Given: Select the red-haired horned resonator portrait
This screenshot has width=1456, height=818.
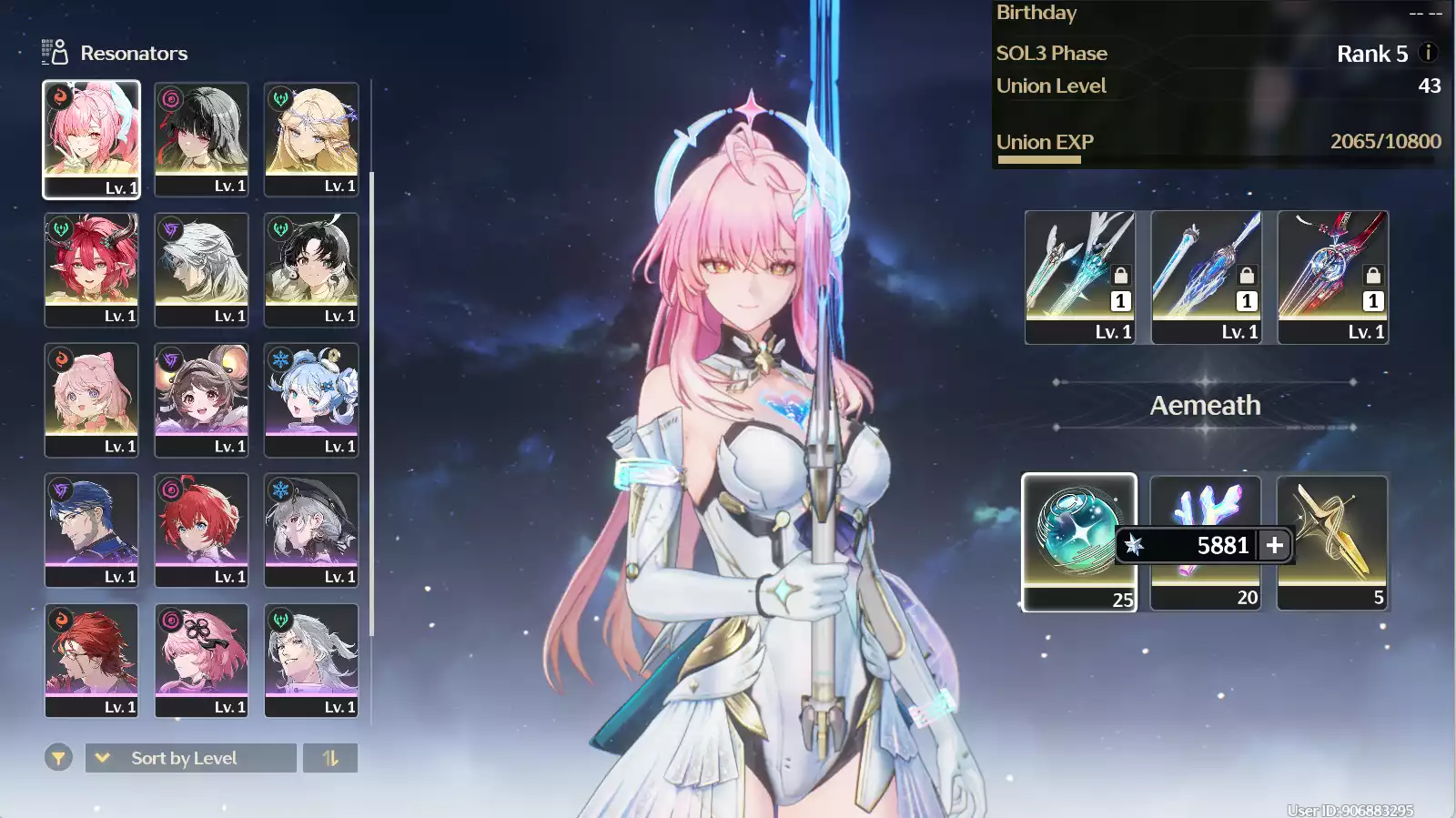Looking at the screenshot, I should pos(91,269).
